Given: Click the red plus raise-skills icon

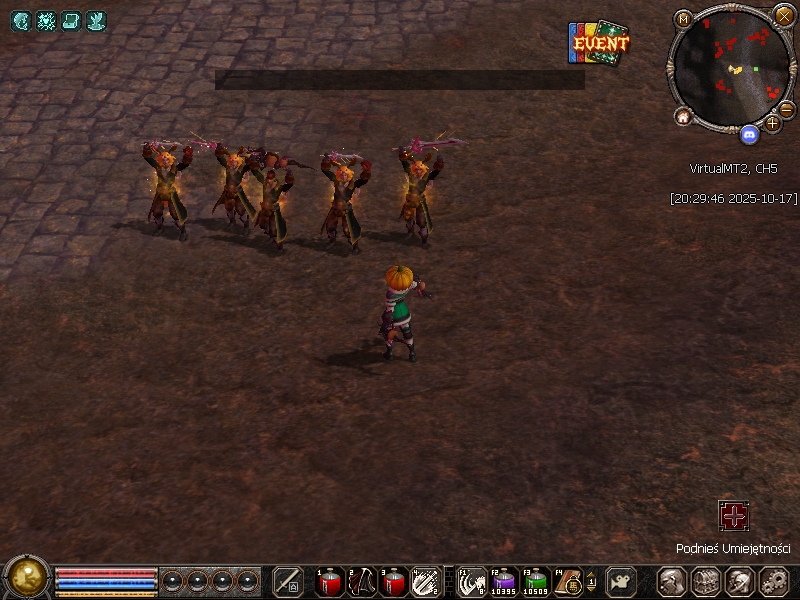Looking at the screenshot, I should point(734,516).
